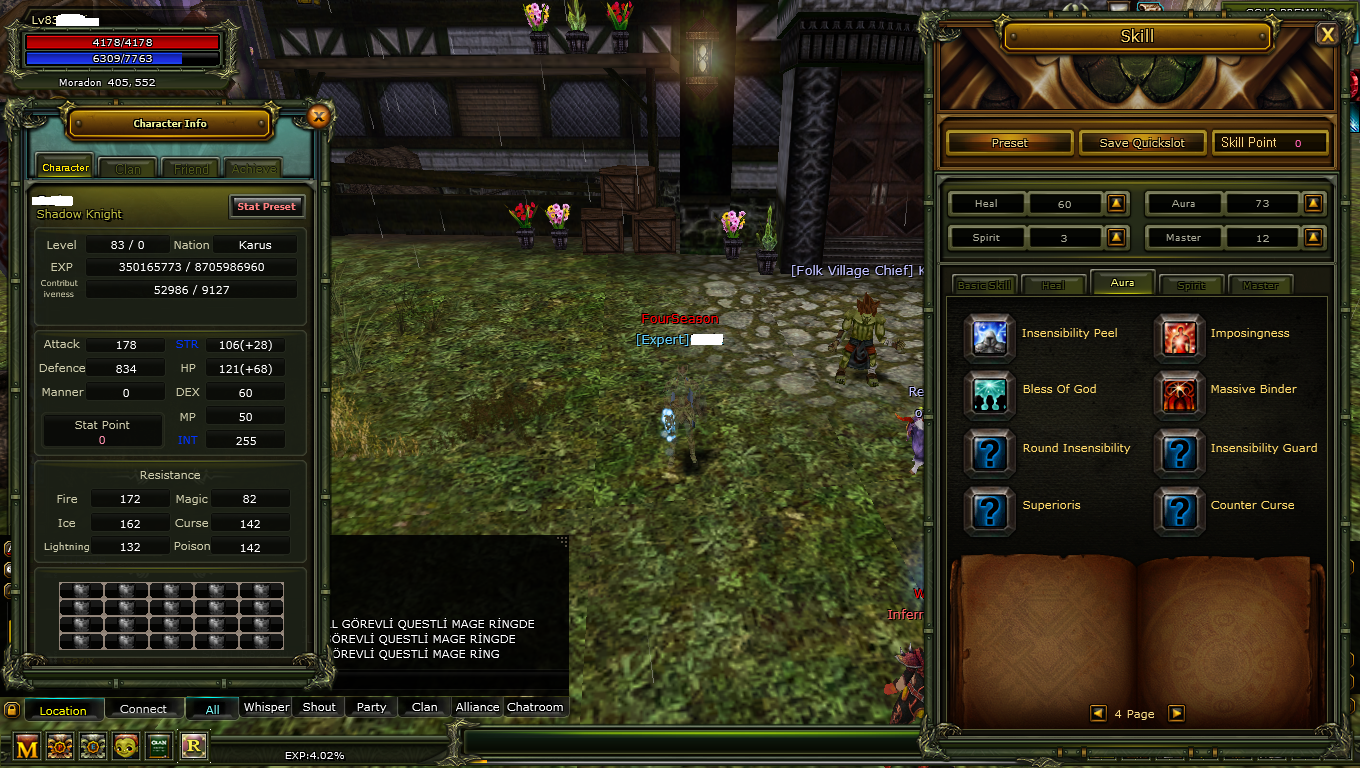Click the Counter Curse skill icon
This screenshot has width=1360, height=768.
click(x=1180, y=511)
